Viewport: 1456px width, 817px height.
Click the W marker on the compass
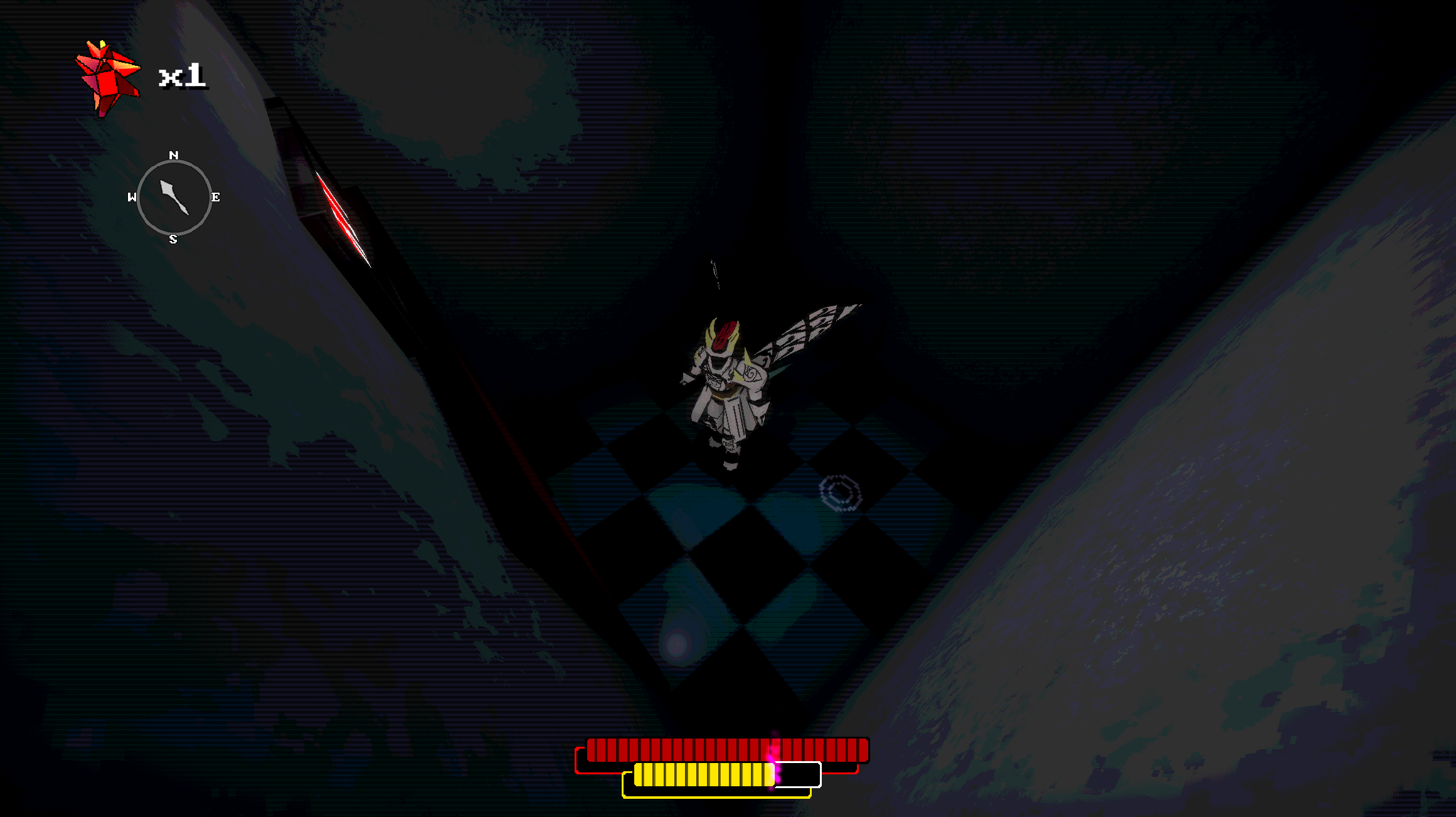pyautogui.click(x=132, y=196)
